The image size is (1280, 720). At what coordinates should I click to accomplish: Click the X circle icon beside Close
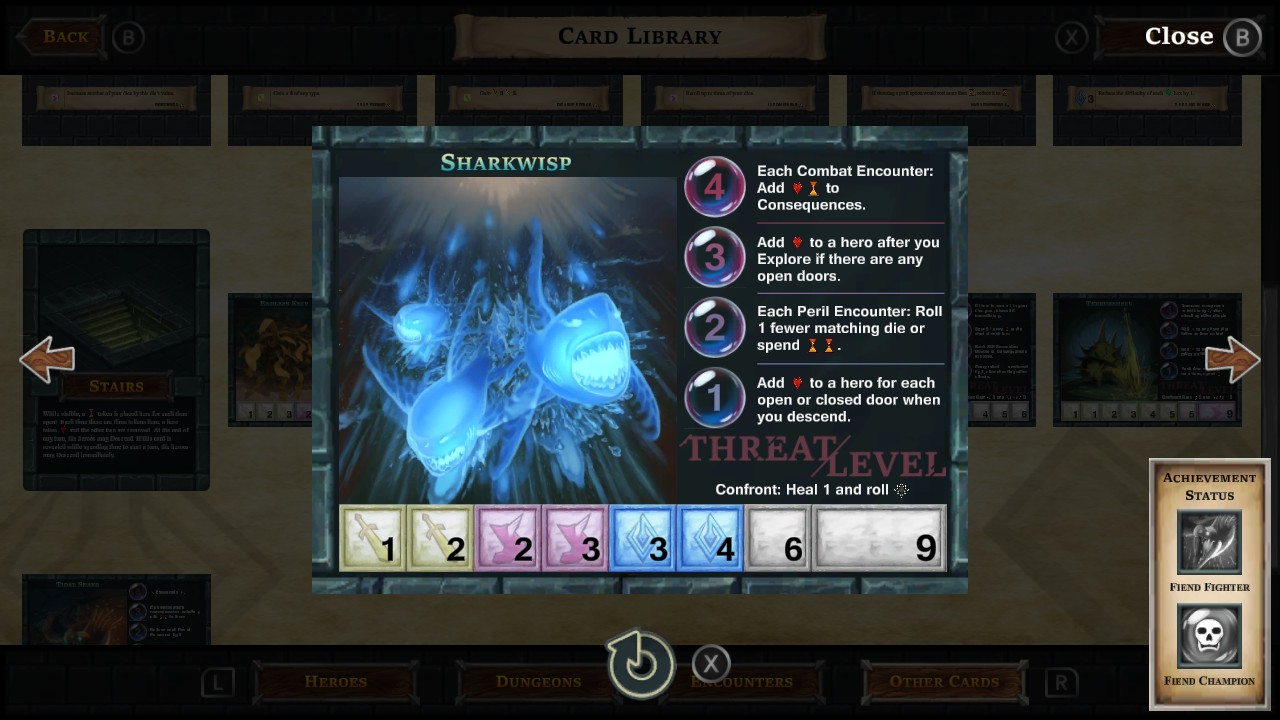[1071, 37]
